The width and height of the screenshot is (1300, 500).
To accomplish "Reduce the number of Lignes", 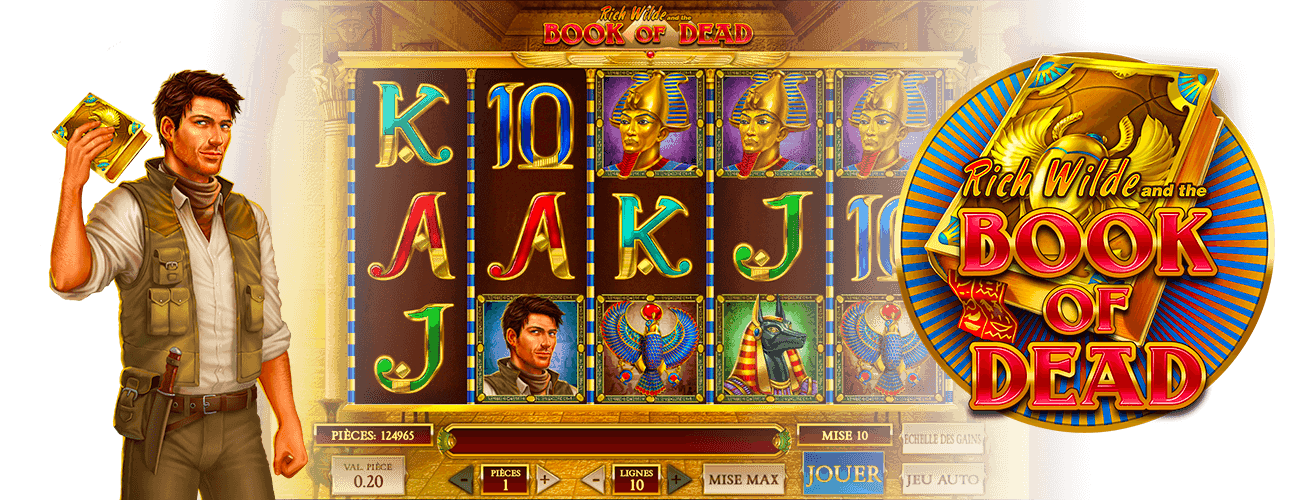I will (x=593, y=478).
